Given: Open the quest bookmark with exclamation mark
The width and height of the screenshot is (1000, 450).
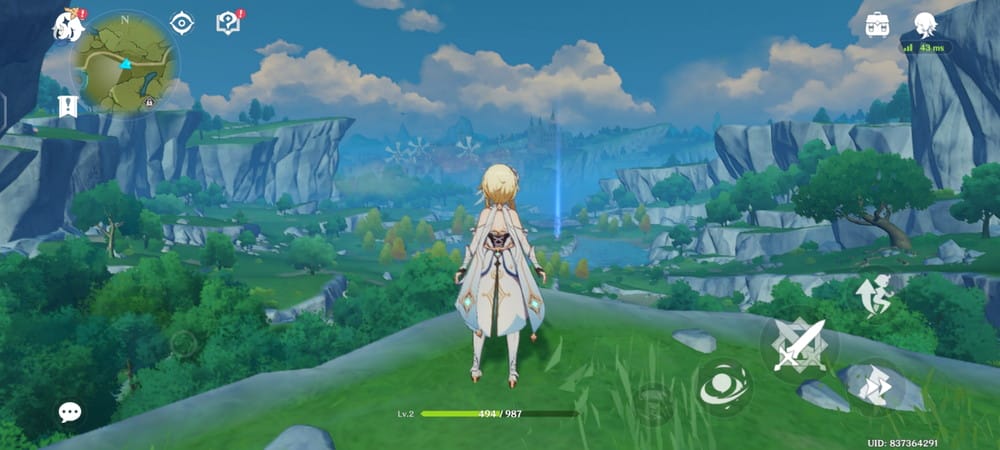Looking at the screenshot, I should coord(69,105).
